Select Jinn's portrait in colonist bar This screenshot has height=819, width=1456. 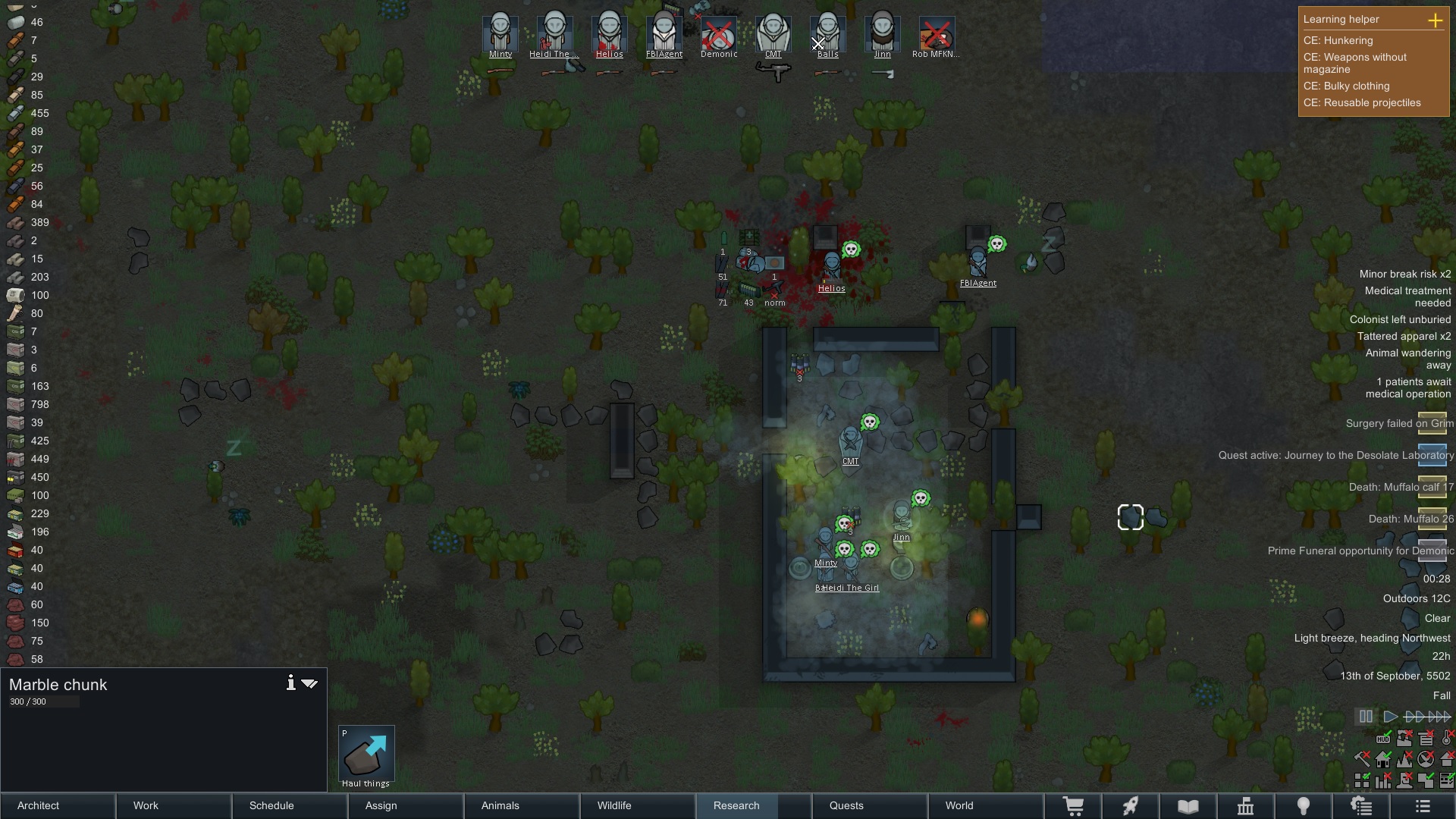pos(882,34)
